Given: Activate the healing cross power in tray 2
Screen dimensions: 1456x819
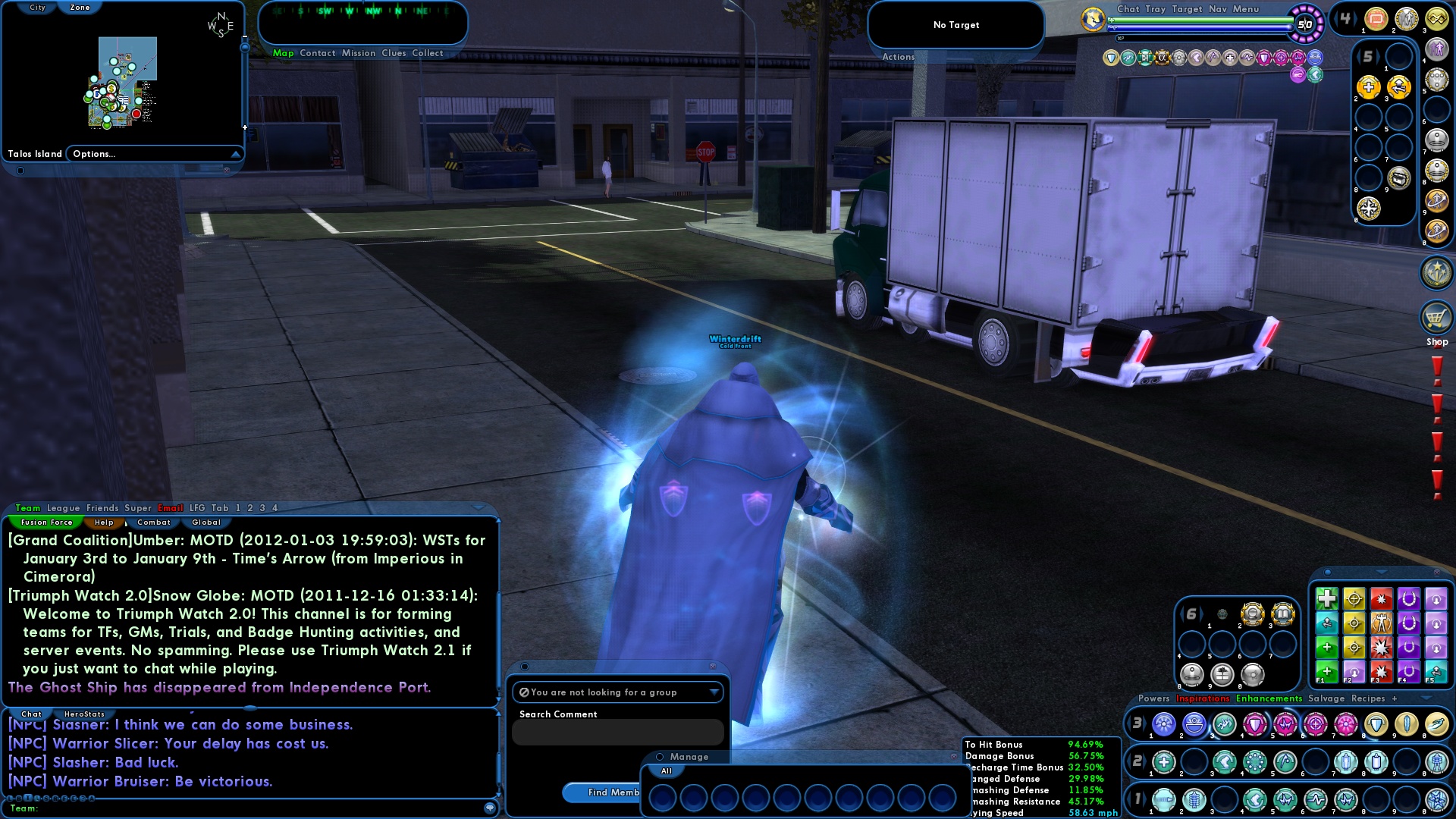Looking at the screenshot, I should [1163, 761].
